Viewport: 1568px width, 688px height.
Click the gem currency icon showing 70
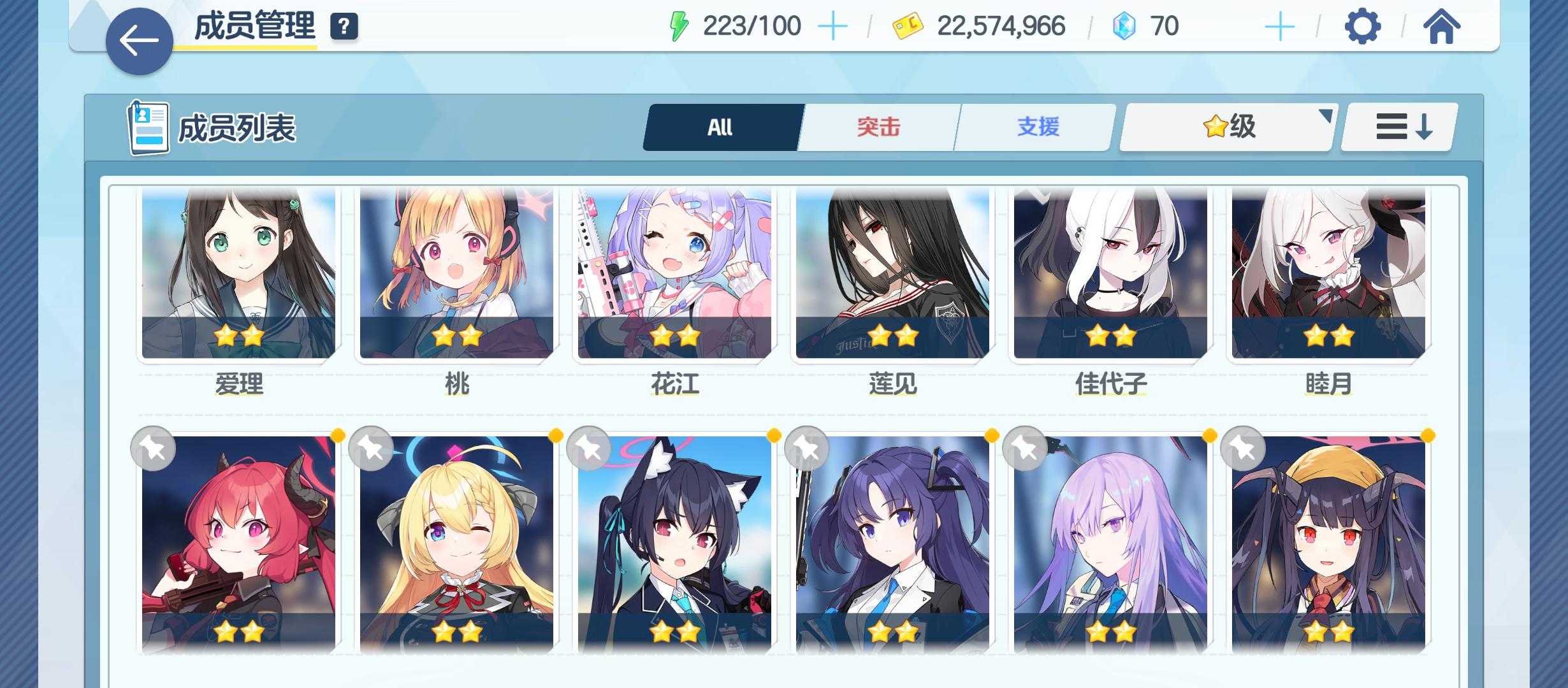click(x=1124, y=26)
